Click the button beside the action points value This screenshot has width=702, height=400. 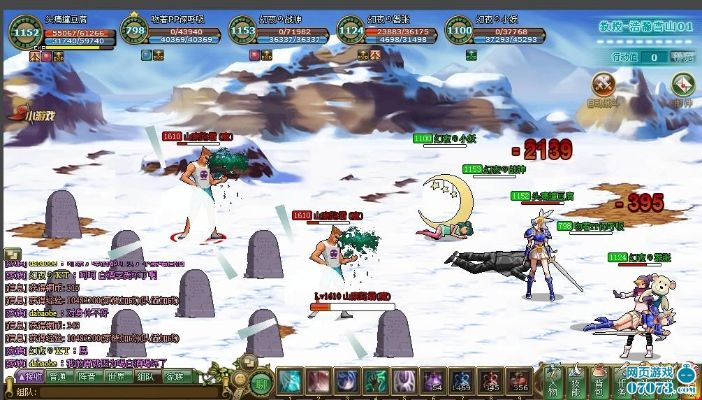tap(681, 57)
